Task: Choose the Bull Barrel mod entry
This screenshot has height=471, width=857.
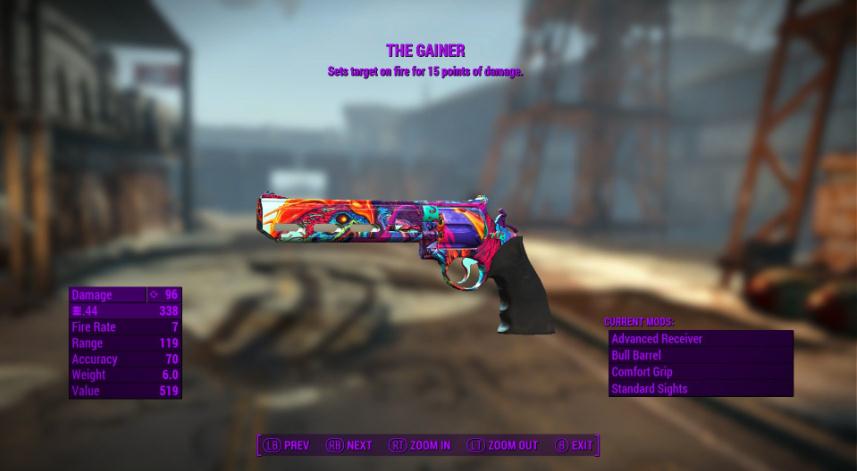Action: [700, 355]
